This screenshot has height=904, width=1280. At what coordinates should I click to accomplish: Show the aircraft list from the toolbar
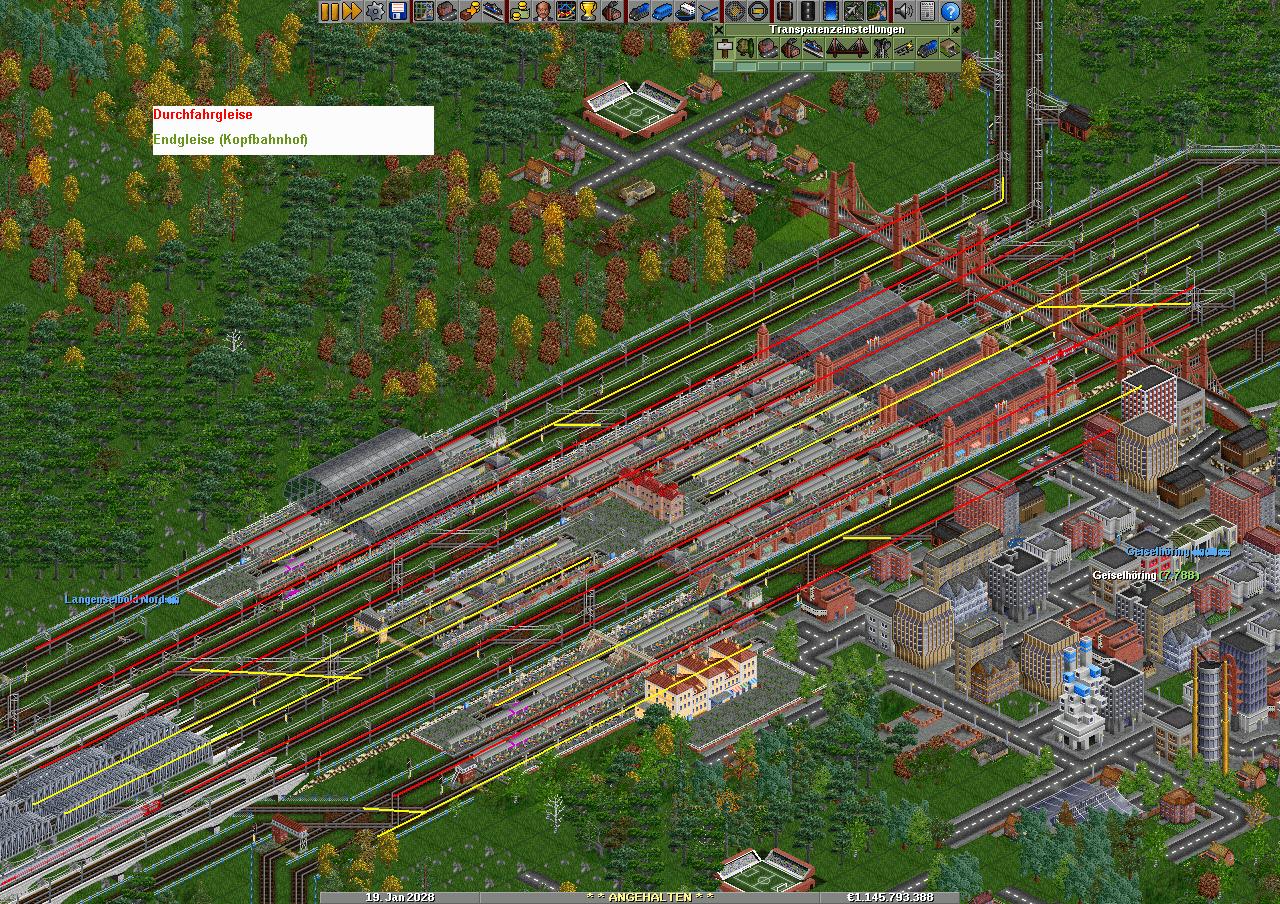coord(709,11)
